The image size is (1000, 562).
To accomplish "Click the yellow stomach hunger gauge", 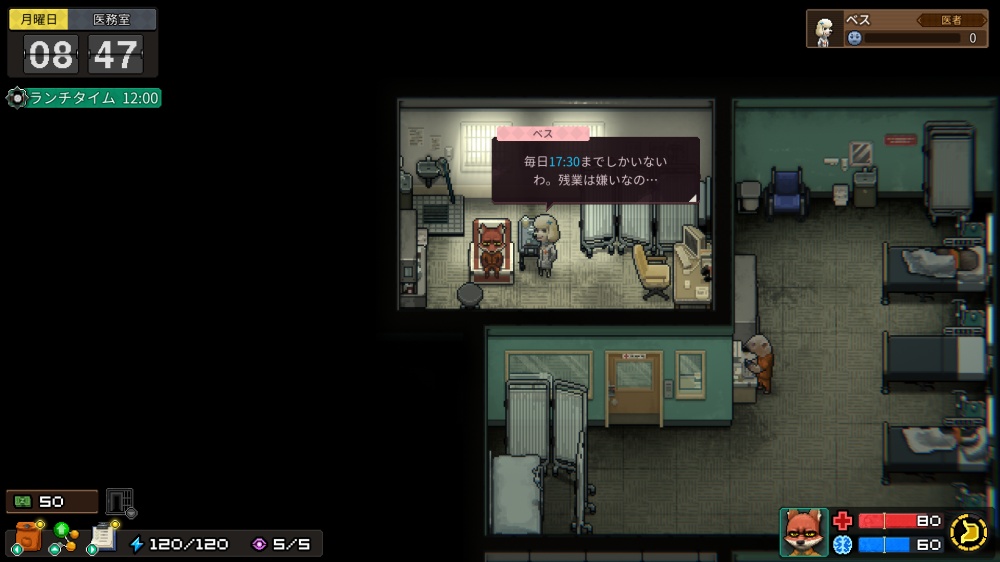I will pyautogui.click(x=968, y=532).
